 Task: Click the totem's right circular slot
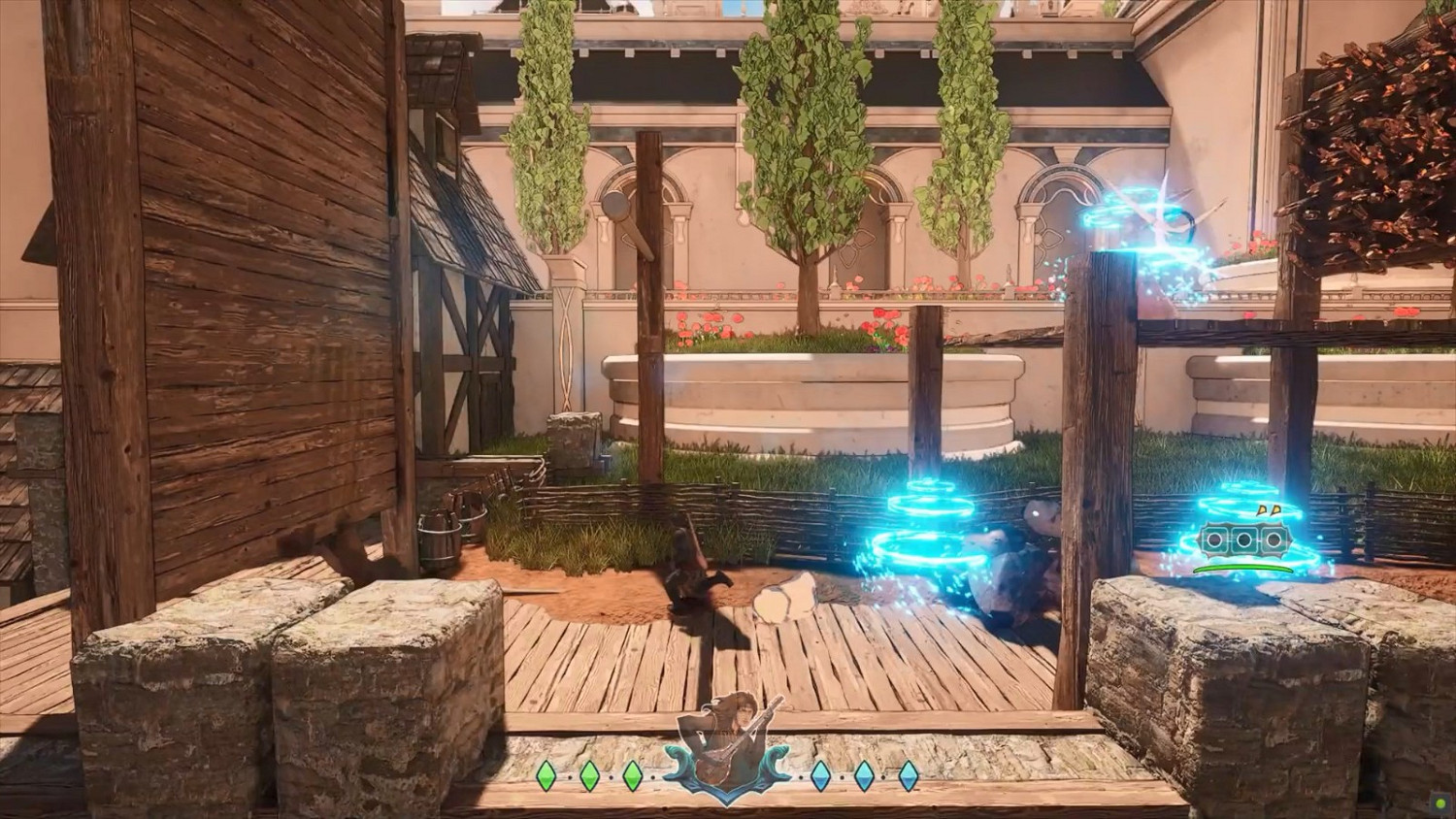(x=1274, y=540)
